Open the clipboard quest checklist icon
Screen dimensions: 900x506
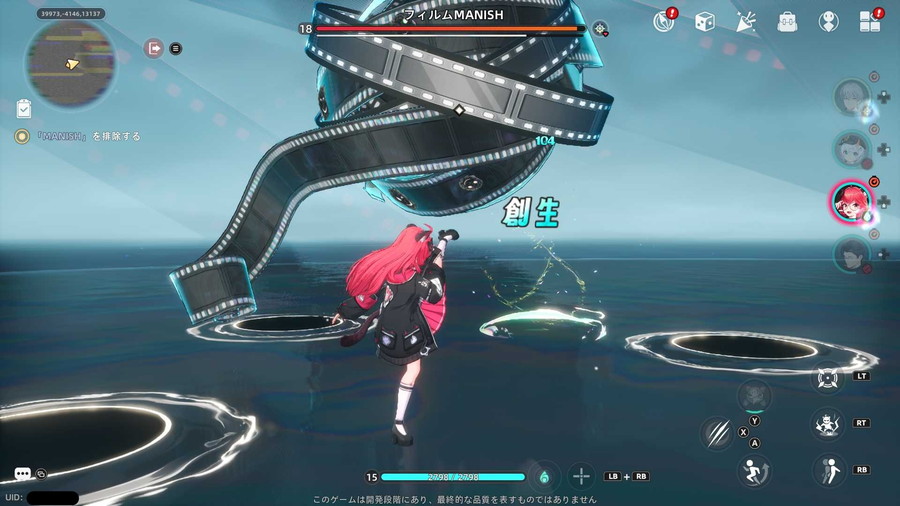pos(24,108)
